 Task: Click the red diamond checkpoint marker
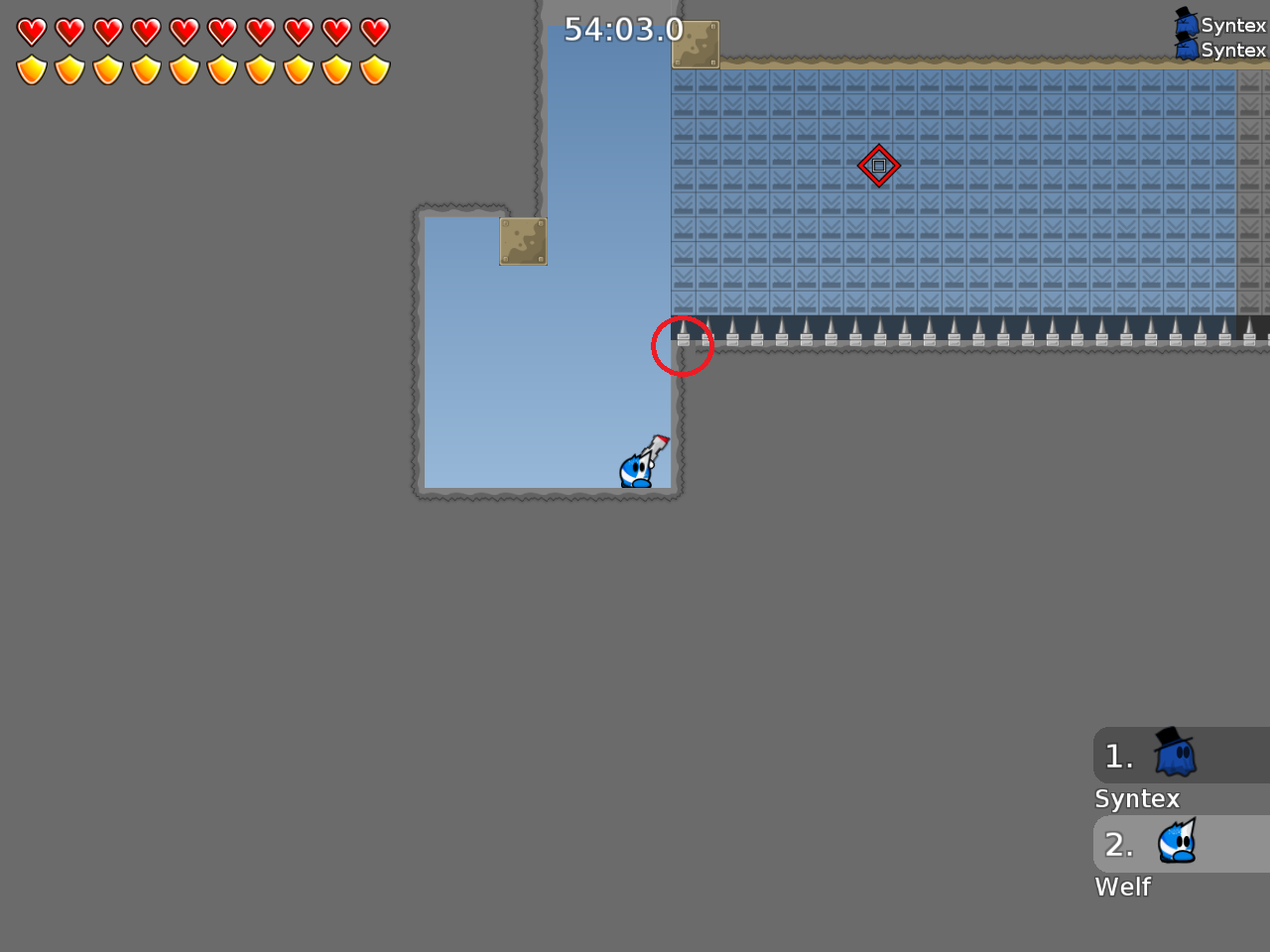pos(879,166)
